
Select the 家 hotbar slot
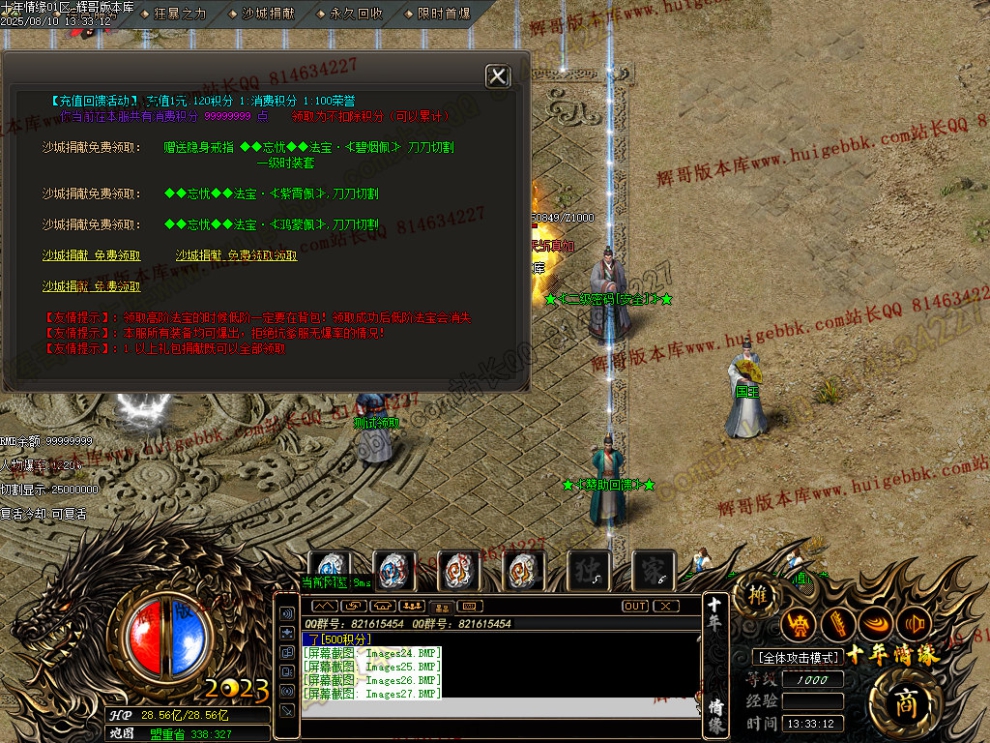coord(653,570)
